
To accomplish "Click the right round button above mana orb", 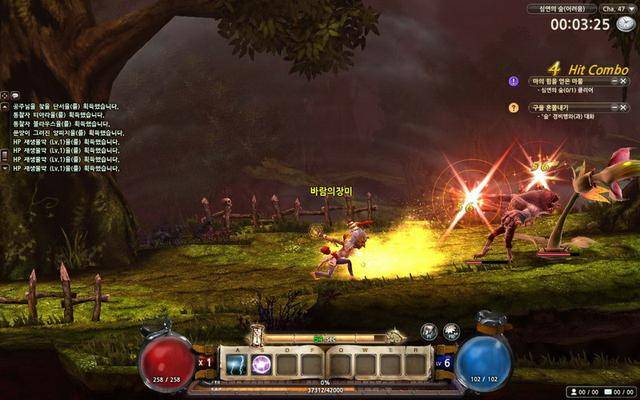I will pos(451,331).
